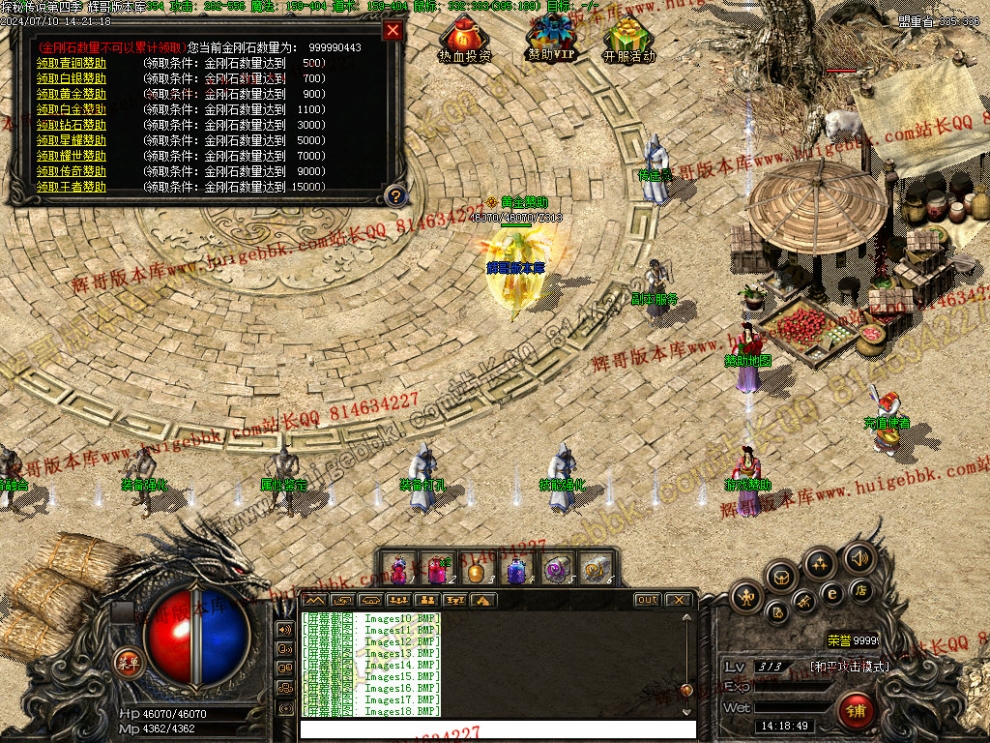This screenshot has width=990, height=743.
Task: Claim the 领取青铜赞助 bronze sponsorship reward
Action: click(71, 63)
